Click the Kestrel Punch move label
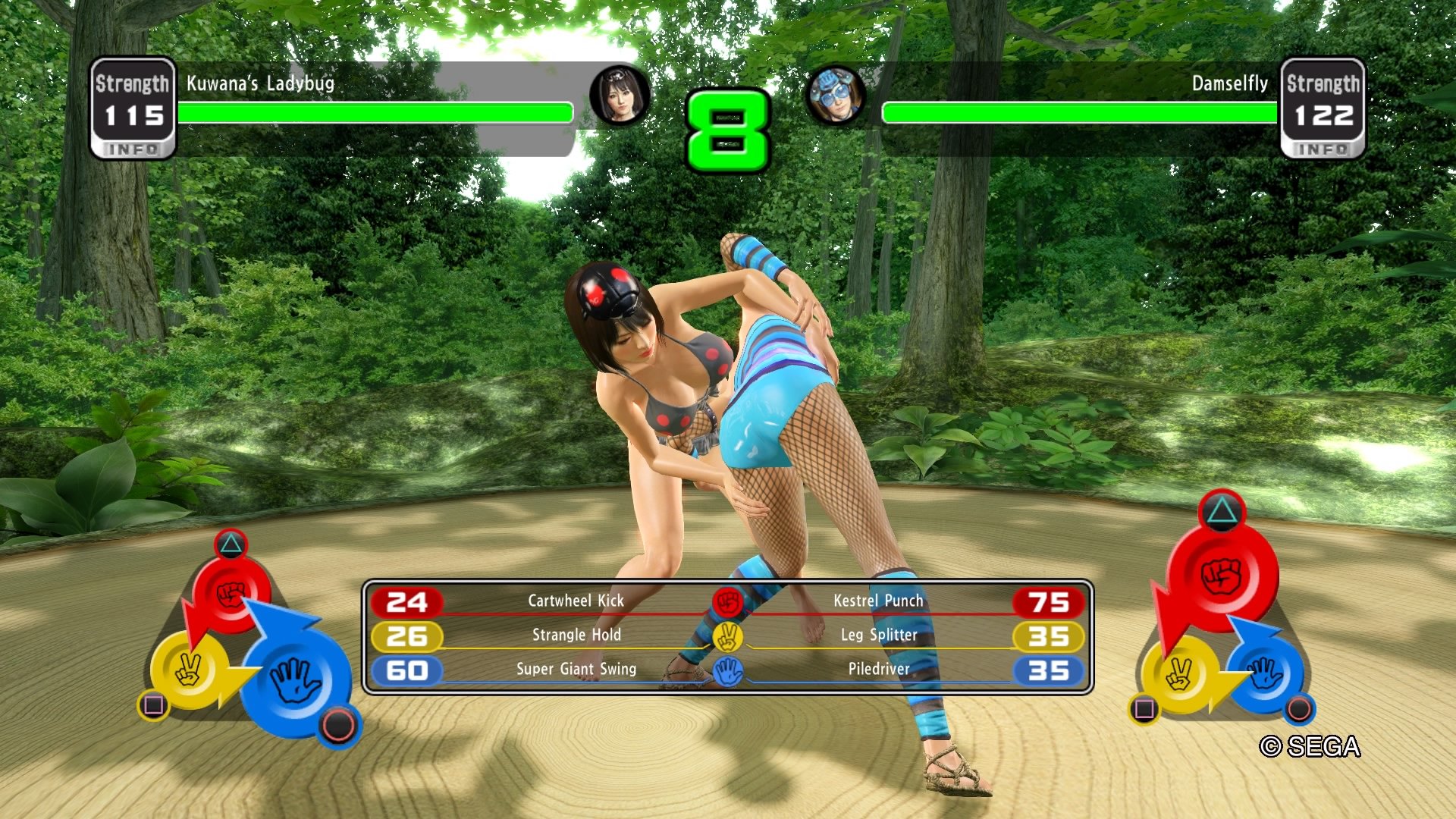Screen dimensions: 1456x819 point(878,601)
